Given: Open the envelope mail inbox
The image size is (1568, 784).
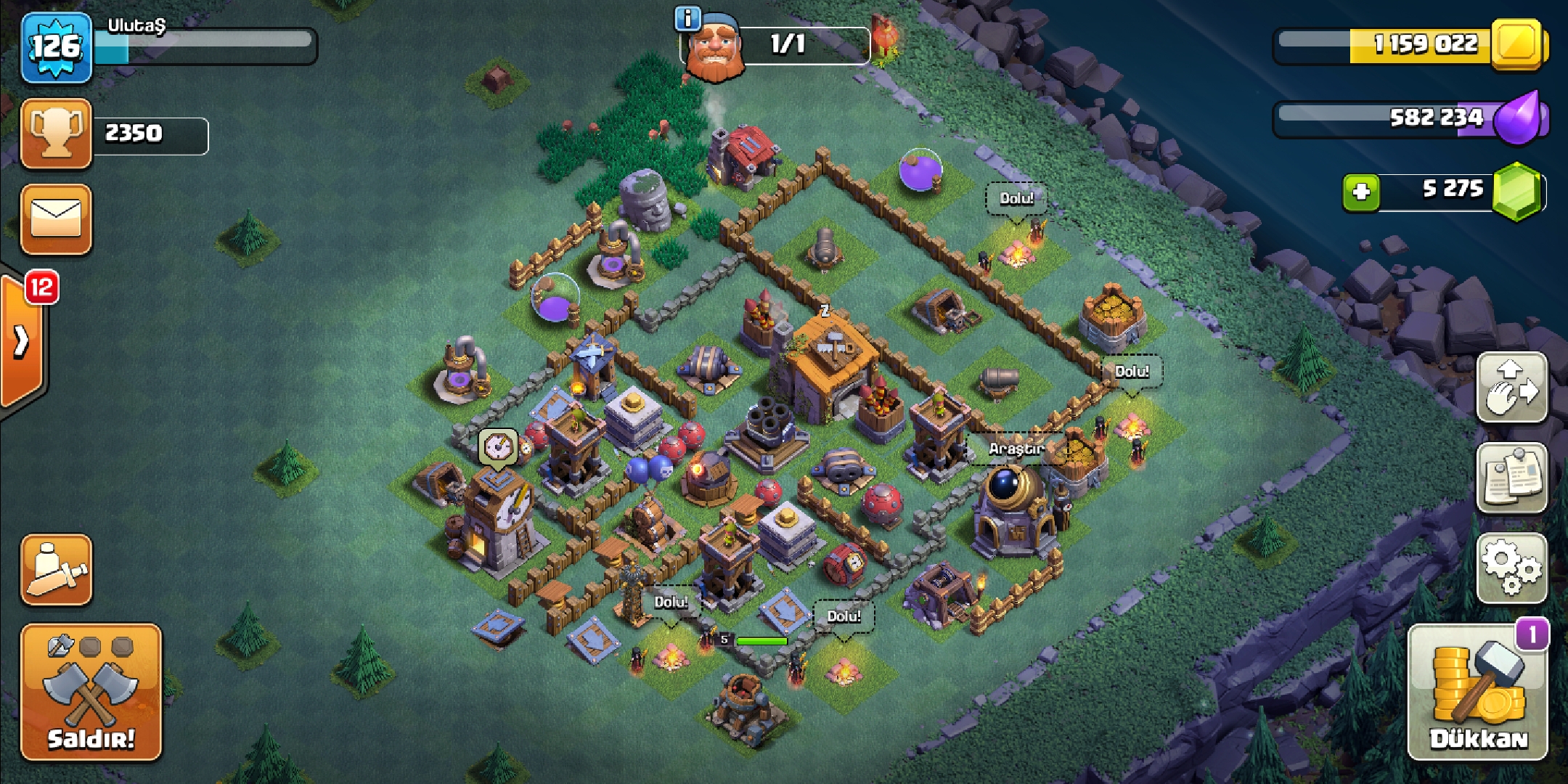Looking at the screenshot, I should click(x=57, y=219).
